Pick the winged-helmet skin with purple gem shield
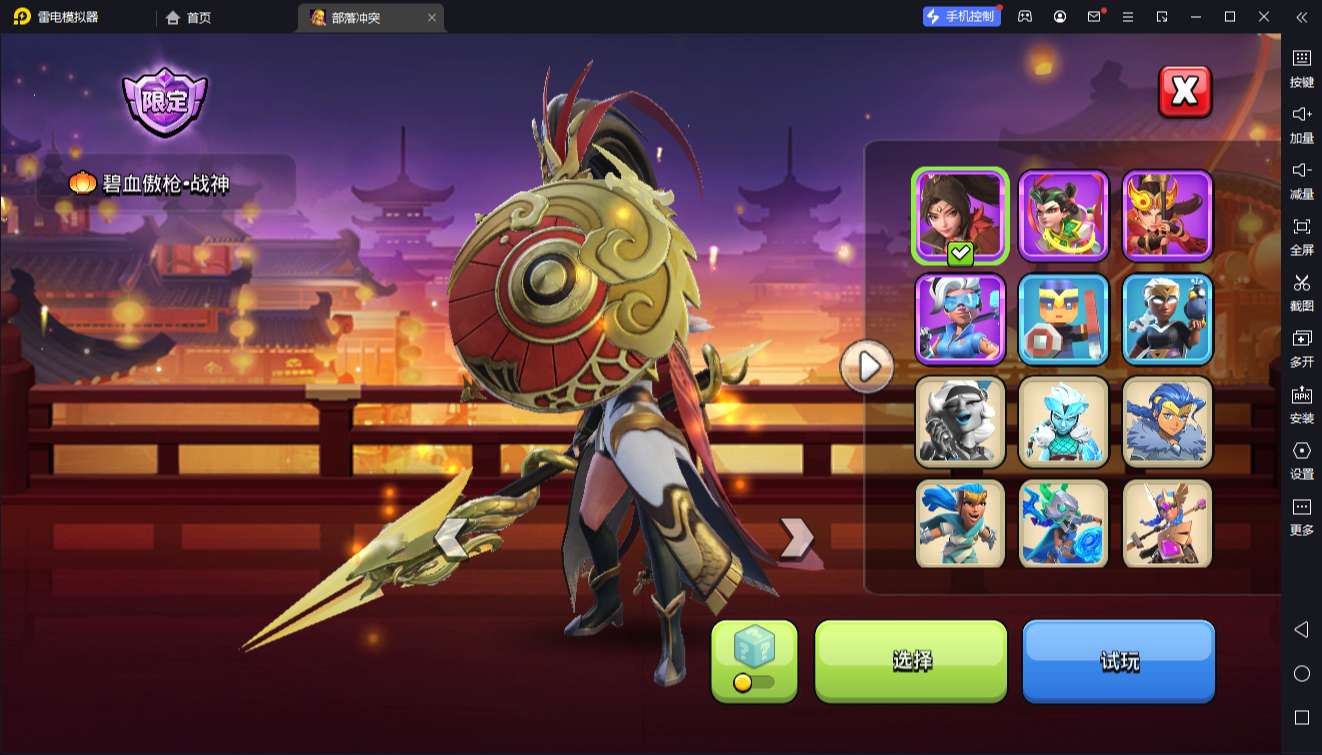Image resolution: width=1322 pixels, height=755 pixels. (1168, 524)
